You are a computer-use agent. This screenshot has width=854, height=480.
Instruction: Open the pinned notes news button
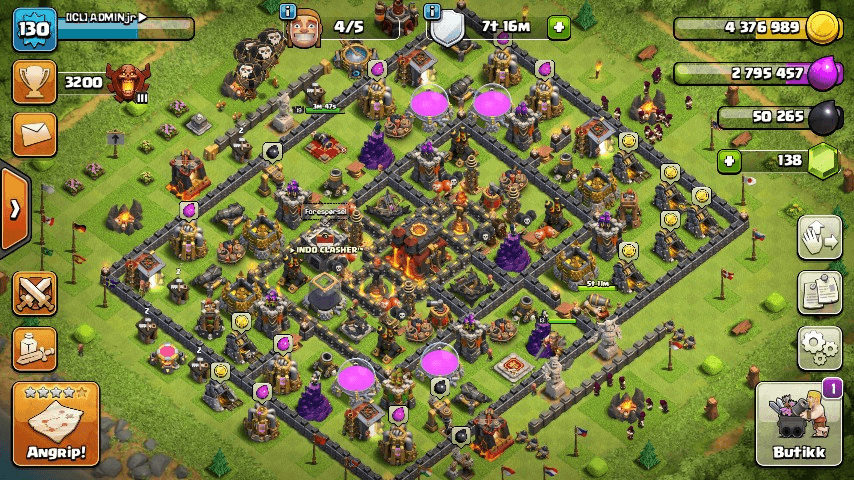[819, 292]
